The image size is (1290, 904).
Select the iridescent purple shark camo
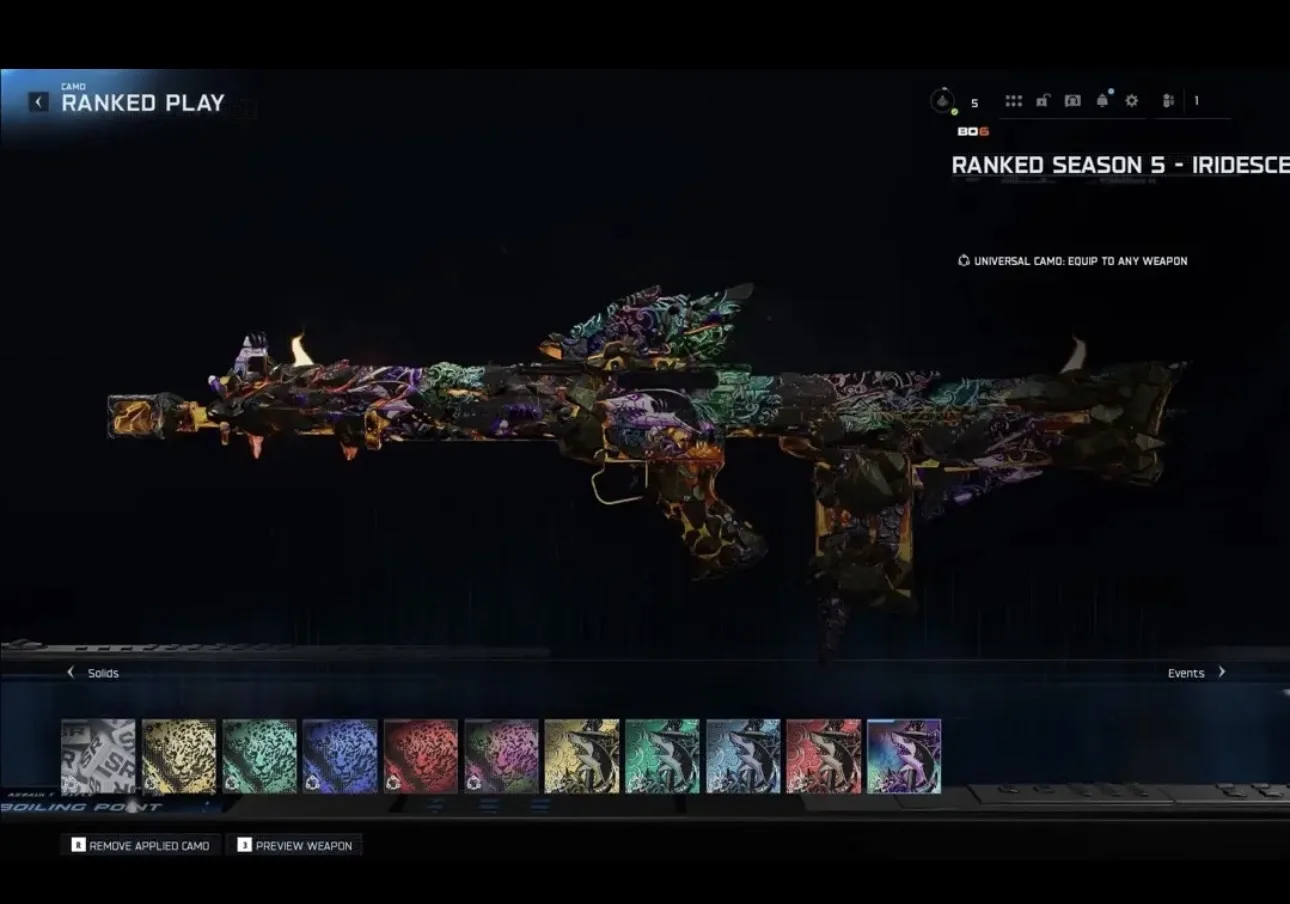(x=904, y=756)
